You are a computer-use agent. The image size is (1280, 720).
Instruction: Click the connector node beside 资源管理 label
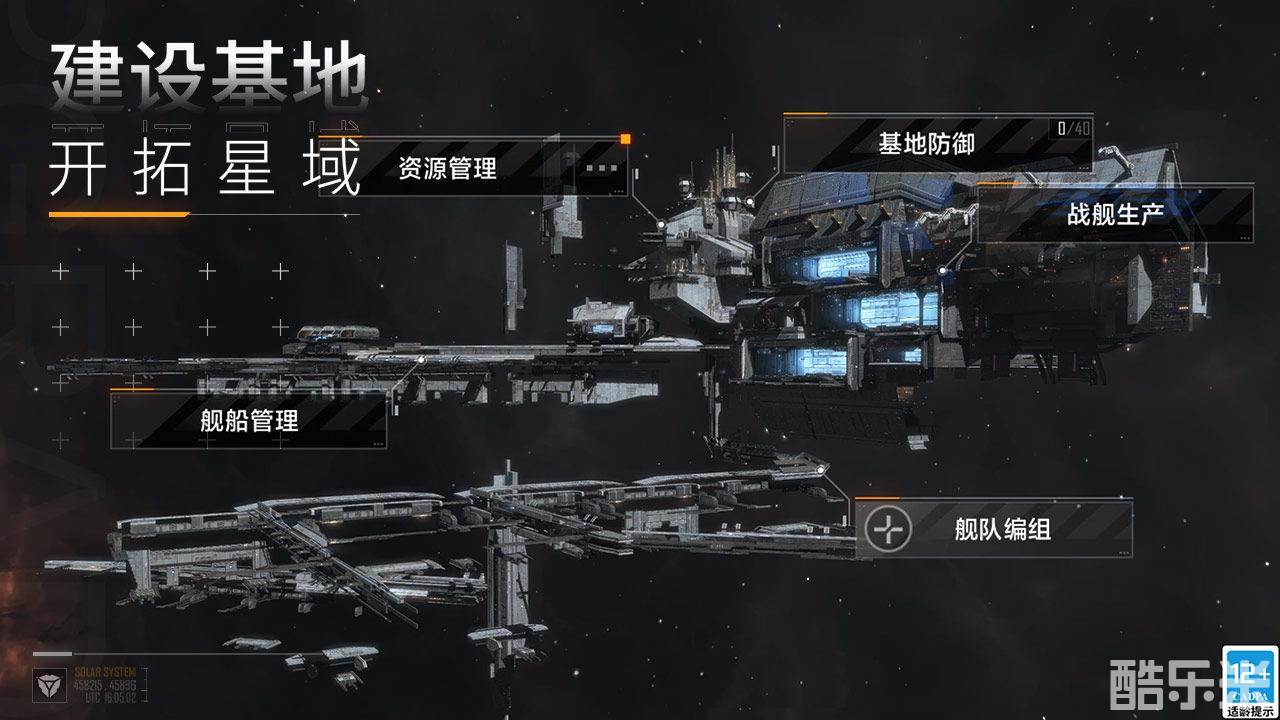[661, 224]
